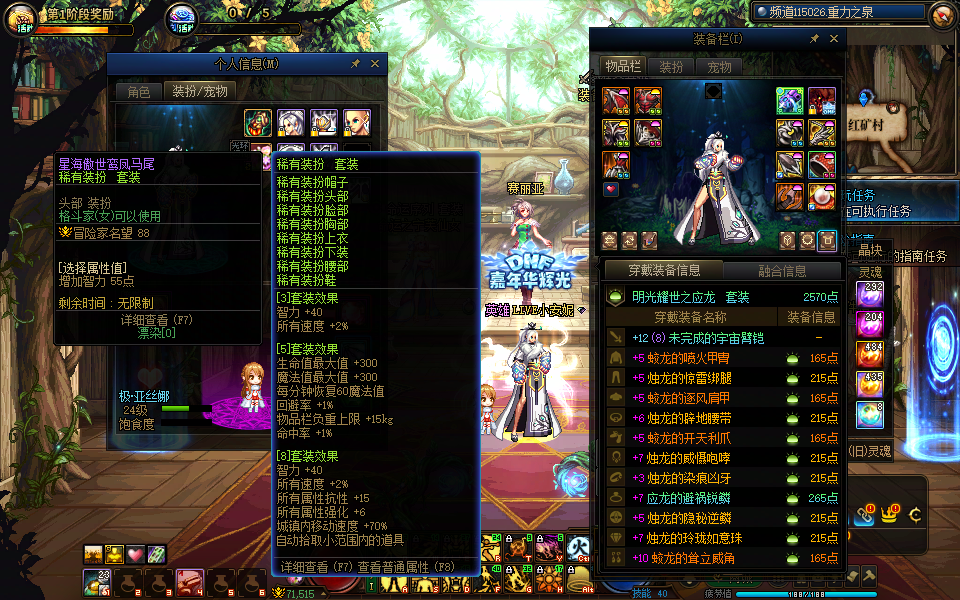Open the 穿戴装备信息 tab
The image size is (960, 600).
(664, 270)
